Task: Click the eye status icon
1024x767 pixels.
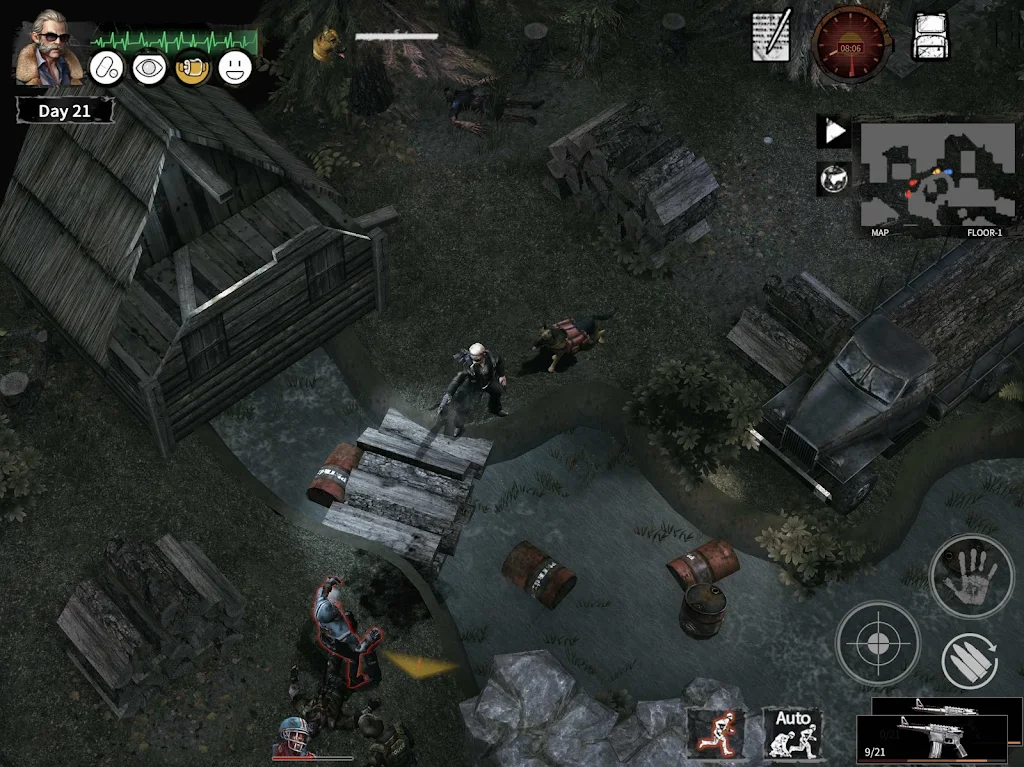Action: tap(149, 68)
